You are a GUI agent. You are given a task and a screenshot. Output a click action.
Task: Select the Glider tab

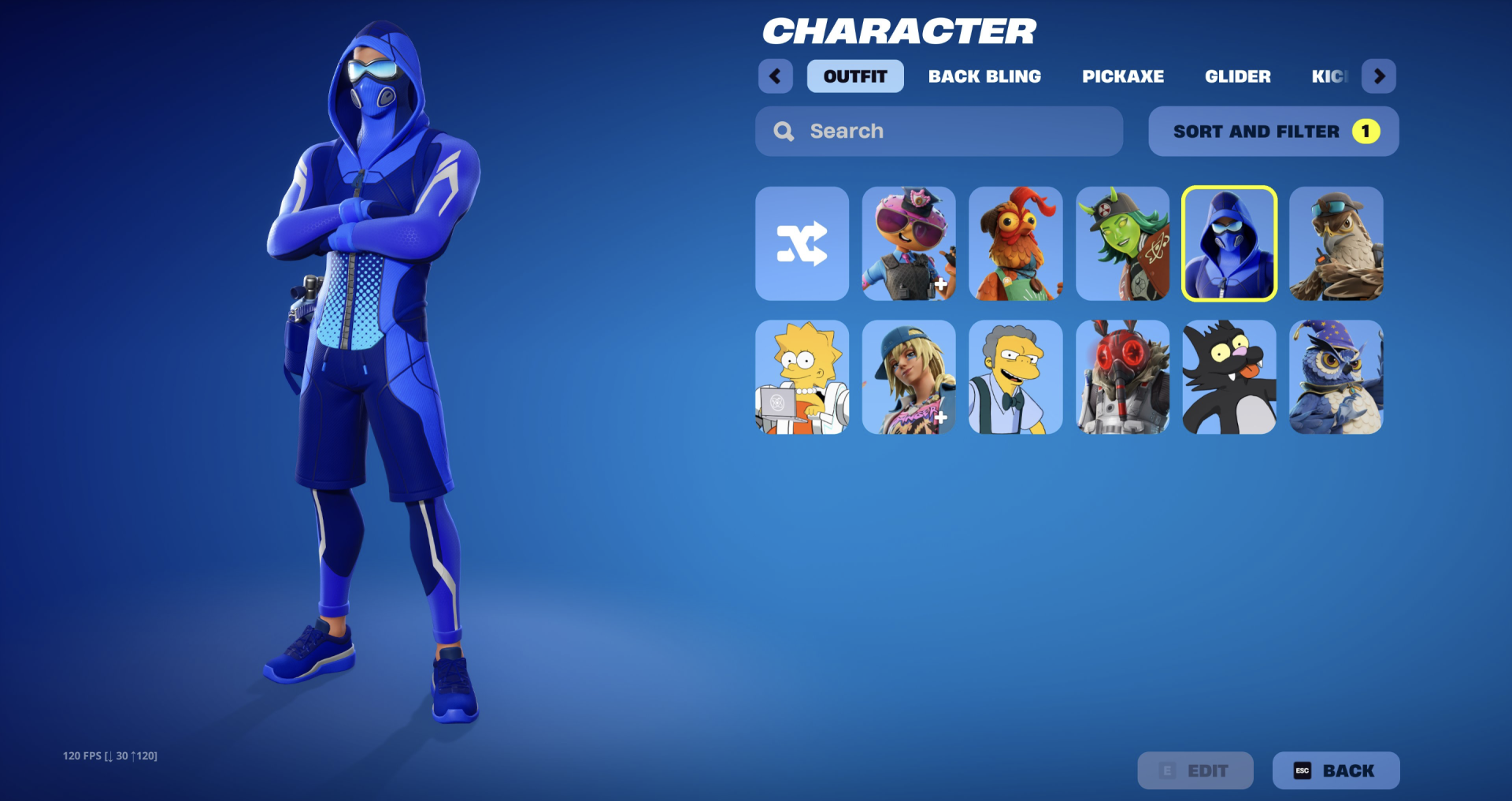pyautogui.click(x=1237, y=76)
